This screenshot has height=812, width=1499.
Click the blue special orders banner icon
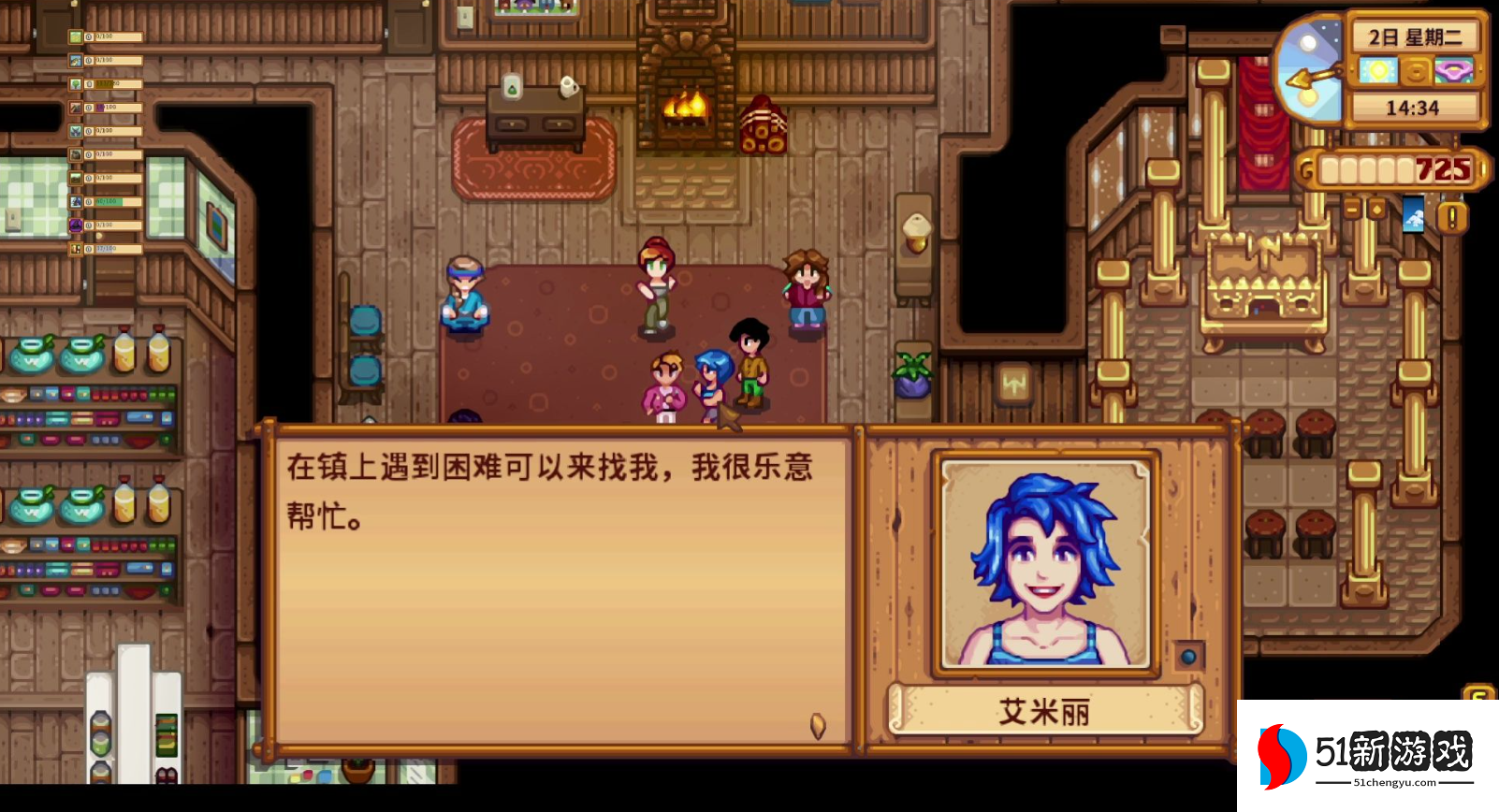[1413, 216]
